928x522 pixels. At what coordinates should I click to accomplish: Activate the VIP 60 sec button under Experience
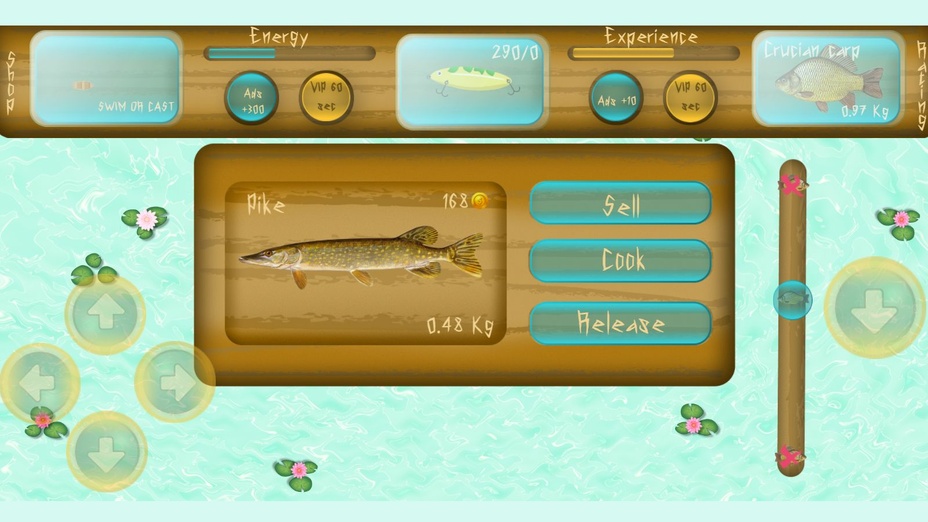(690, 97)
